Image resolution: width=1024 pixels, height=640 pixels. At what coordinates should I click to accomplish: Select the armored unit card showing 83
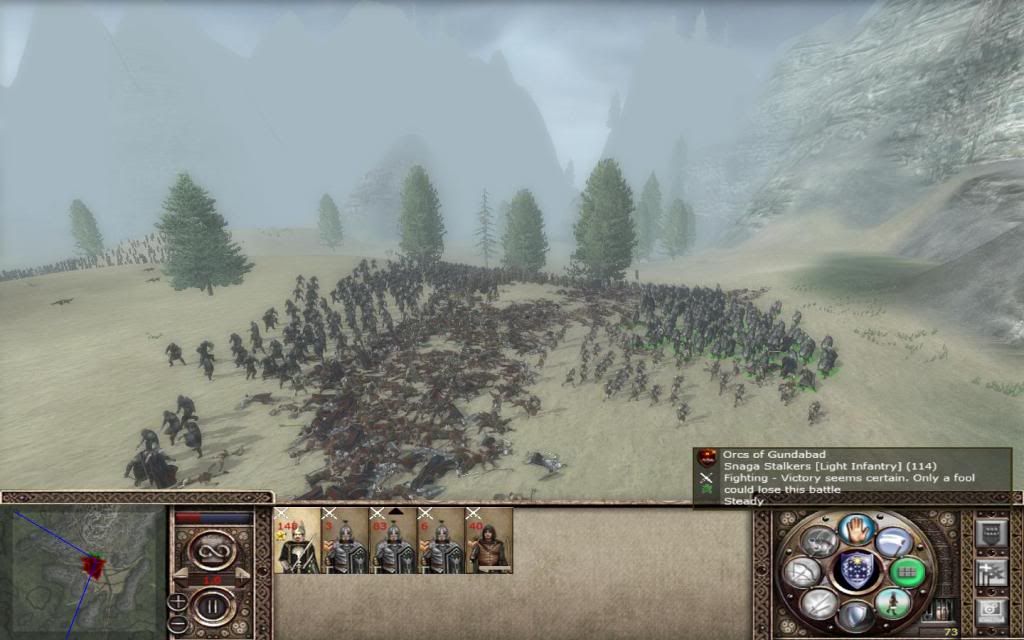click(x=393, y=541)
